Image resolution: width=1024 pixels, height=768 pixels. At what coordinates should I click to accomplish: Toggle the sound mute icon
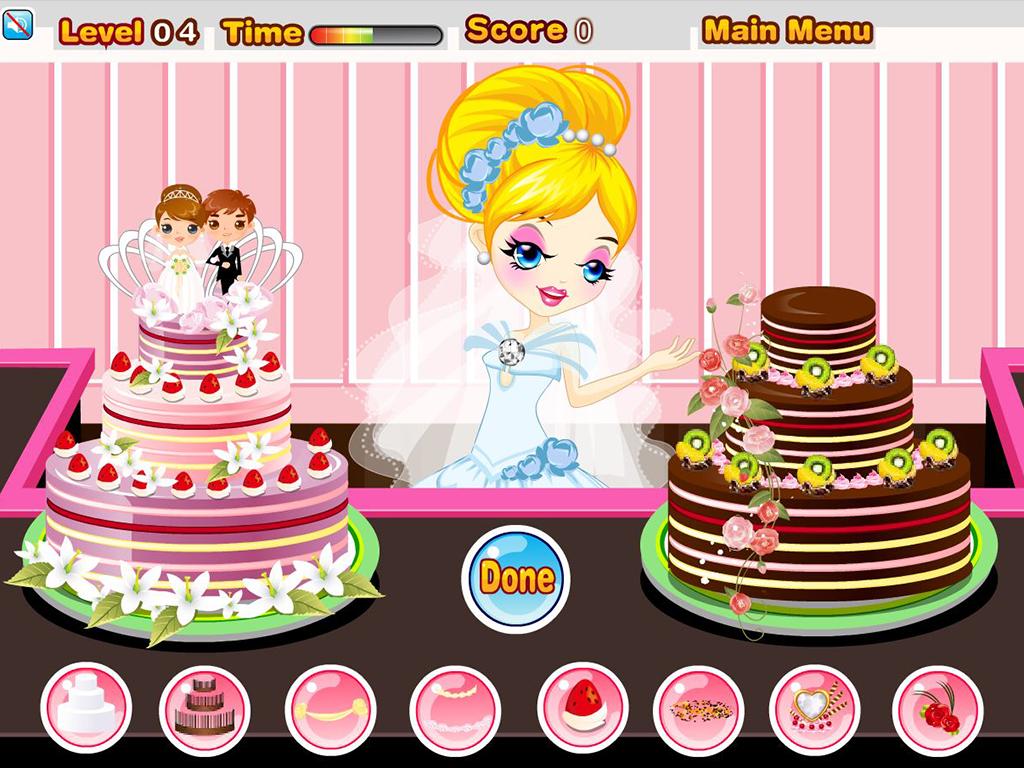(x=18, y=24)
